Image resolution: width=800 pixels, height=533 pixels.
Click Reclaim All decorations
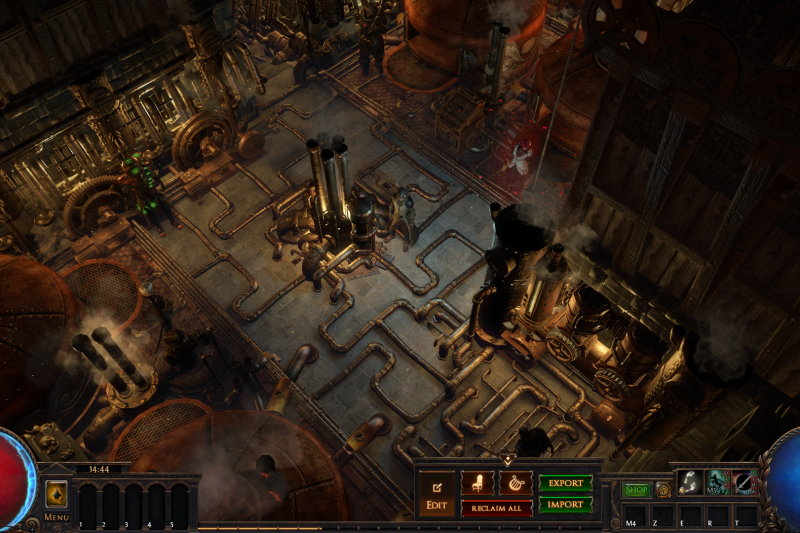pyautogui.click(x=496, y=508)
